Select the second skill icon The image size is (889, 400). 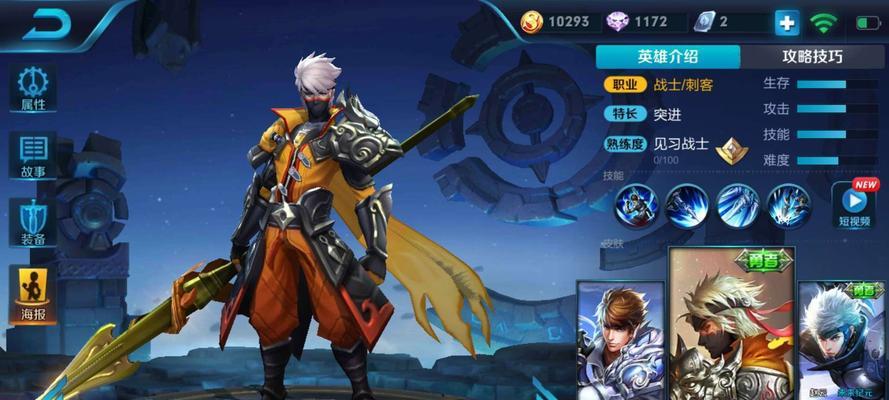coord(687,206)
